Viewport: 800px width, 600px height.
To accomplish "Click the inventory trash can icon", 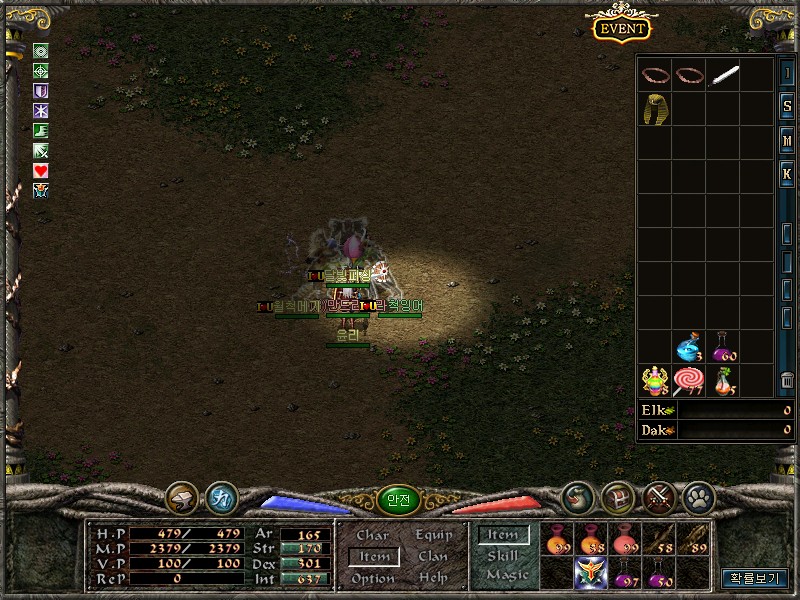I will 787,380.
